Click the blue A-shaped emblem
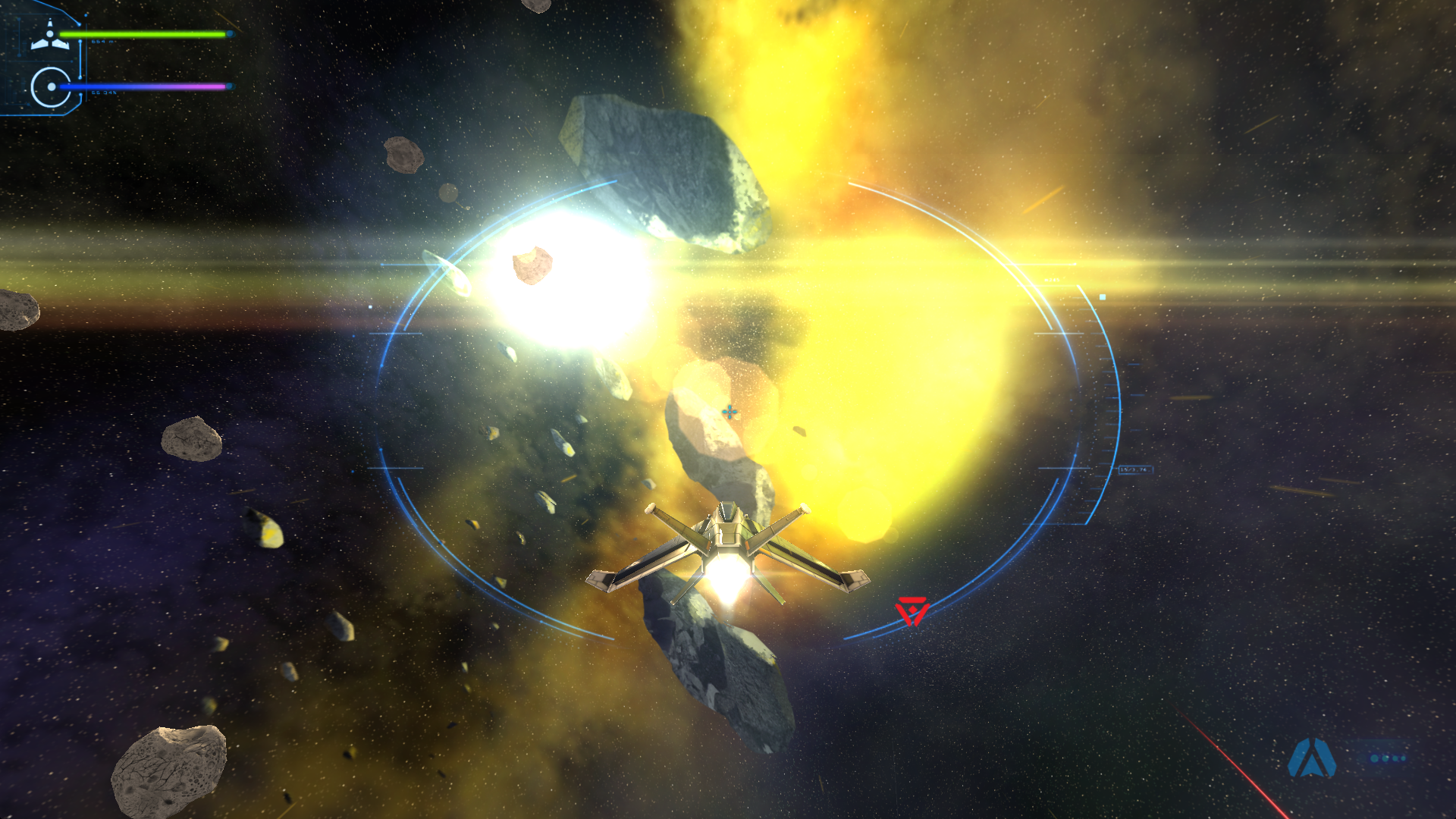1456x819 pixels. (x=1311, y=758)
